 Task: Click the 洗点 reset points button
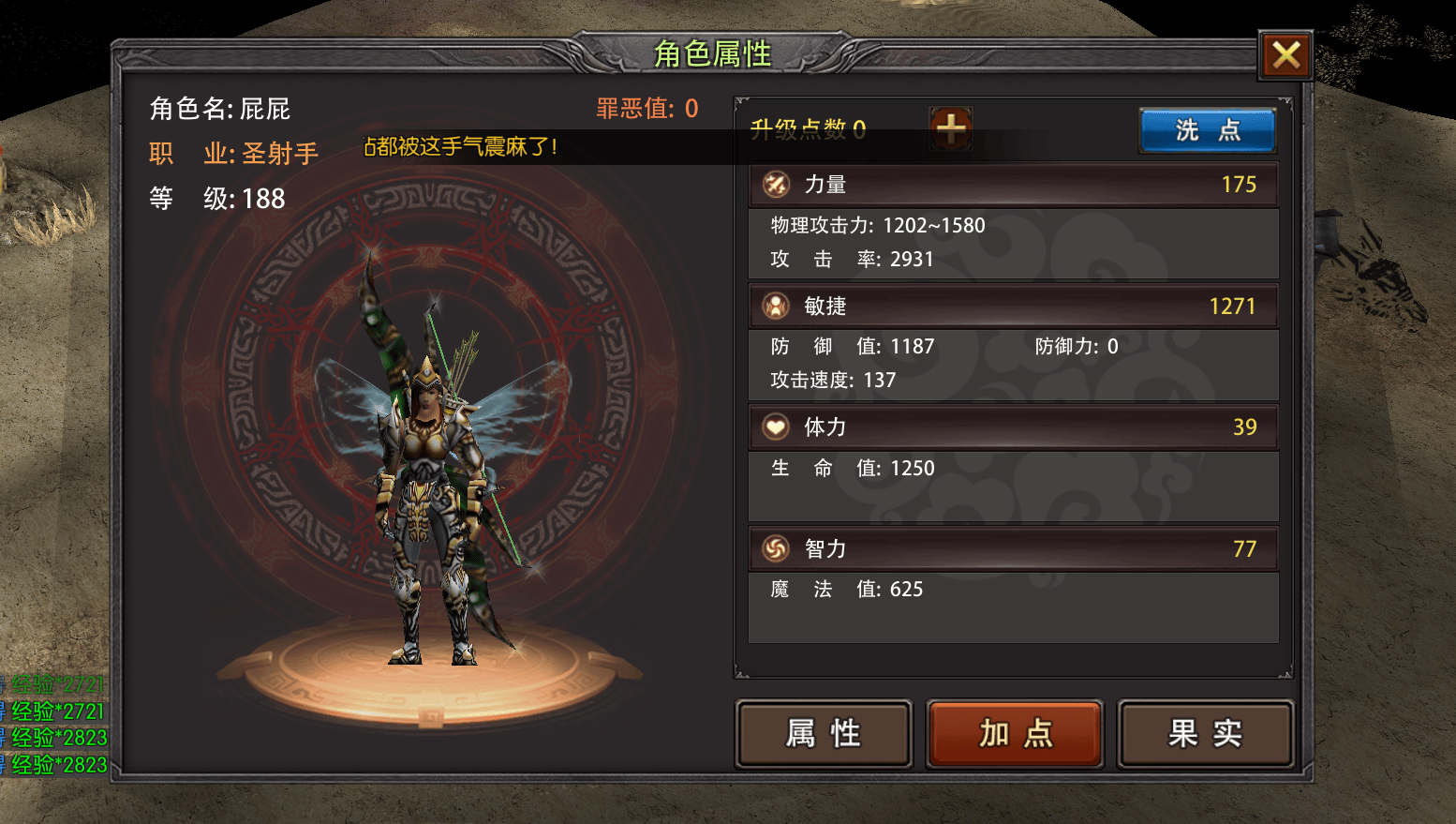(x=1207, y=130)
